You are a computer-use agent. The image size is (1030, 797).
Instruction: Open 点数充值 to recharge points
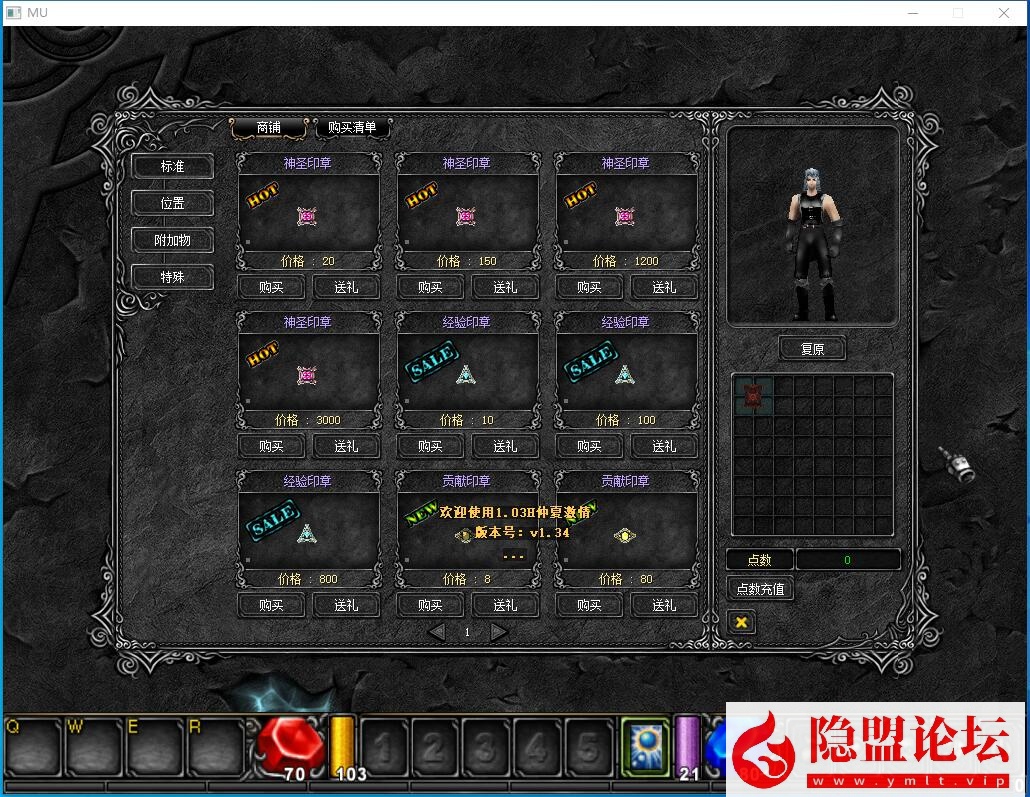point(760,589)
